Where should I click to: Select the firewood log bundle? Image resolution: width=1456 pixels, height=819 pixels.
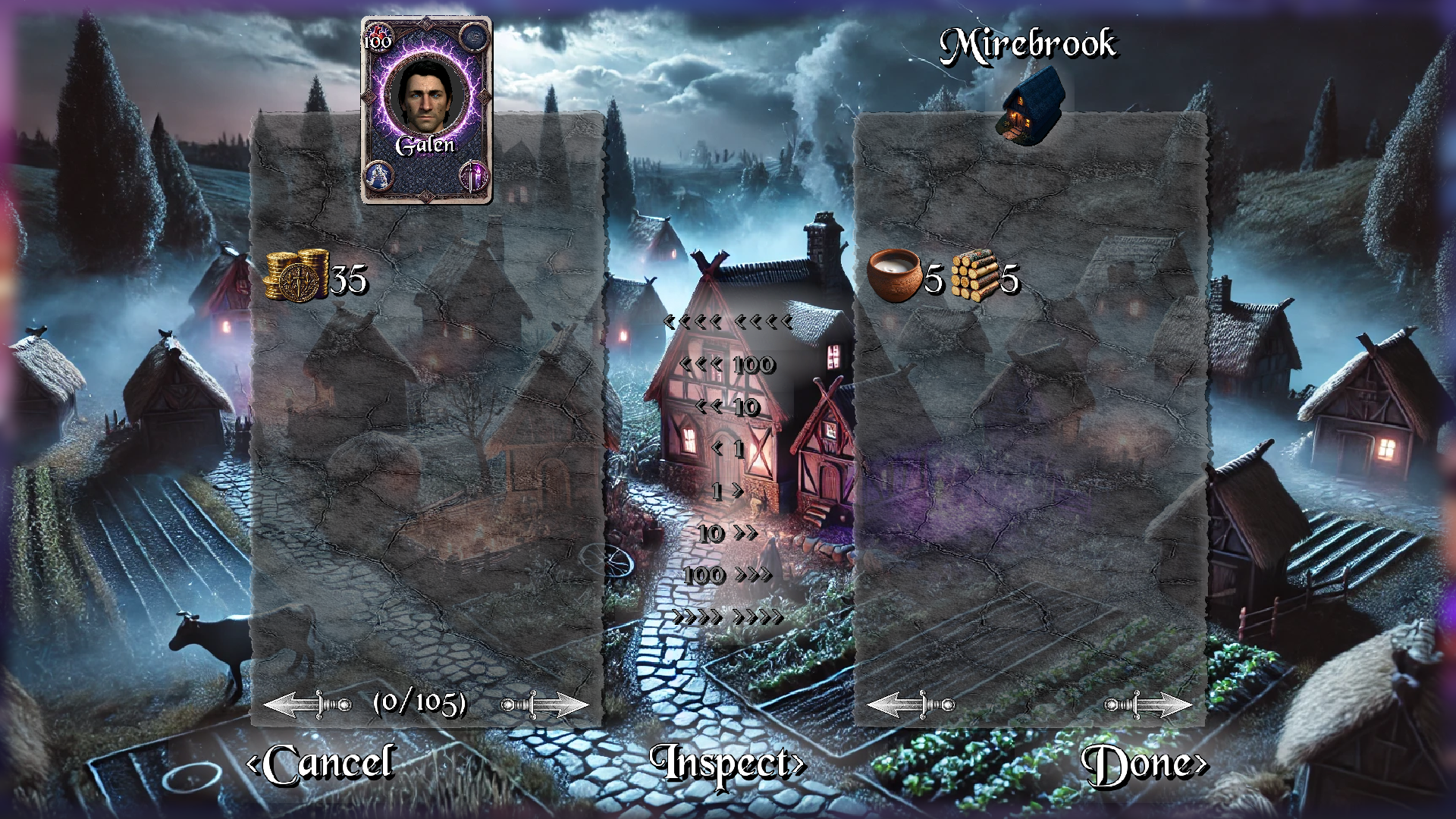coord(975,276)
